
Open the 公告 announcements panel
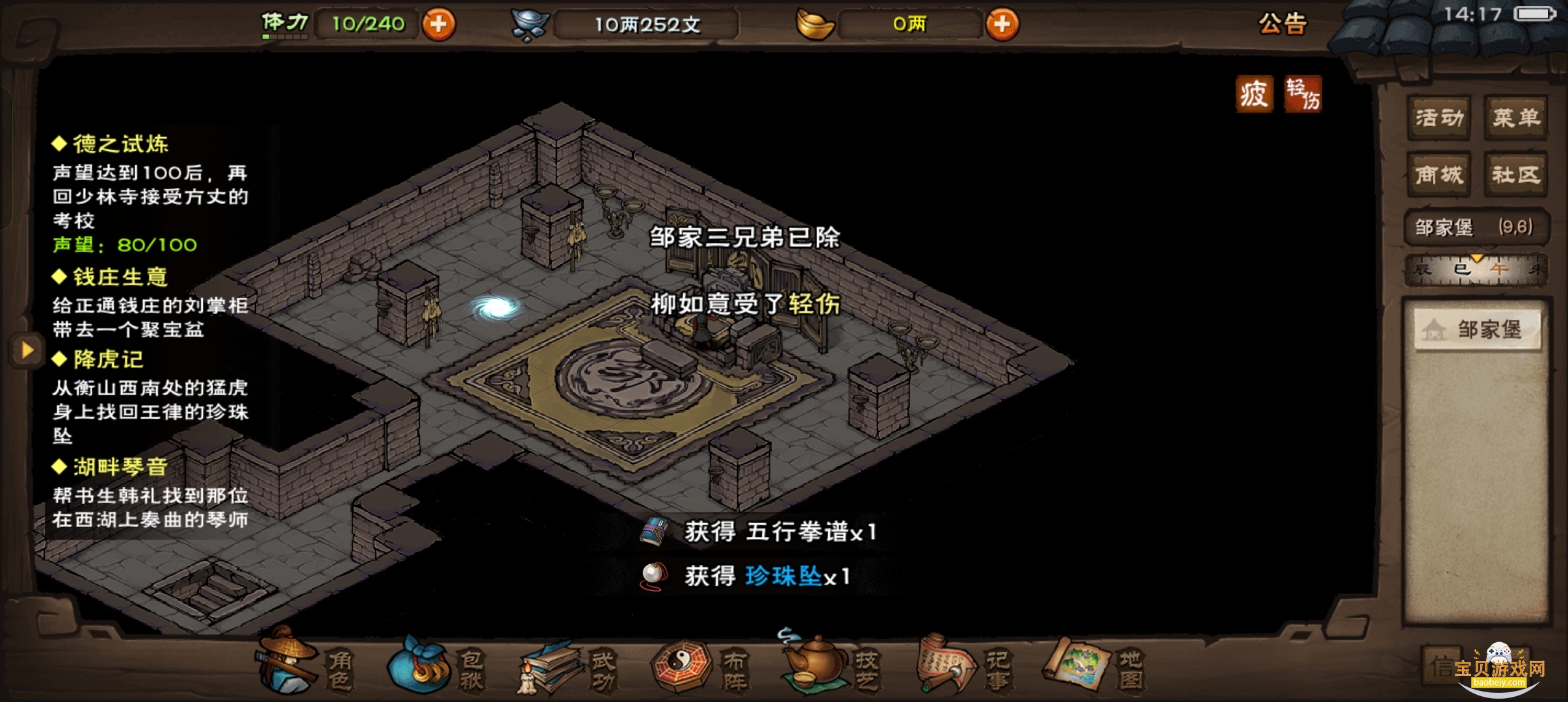tap(1282, 24)
